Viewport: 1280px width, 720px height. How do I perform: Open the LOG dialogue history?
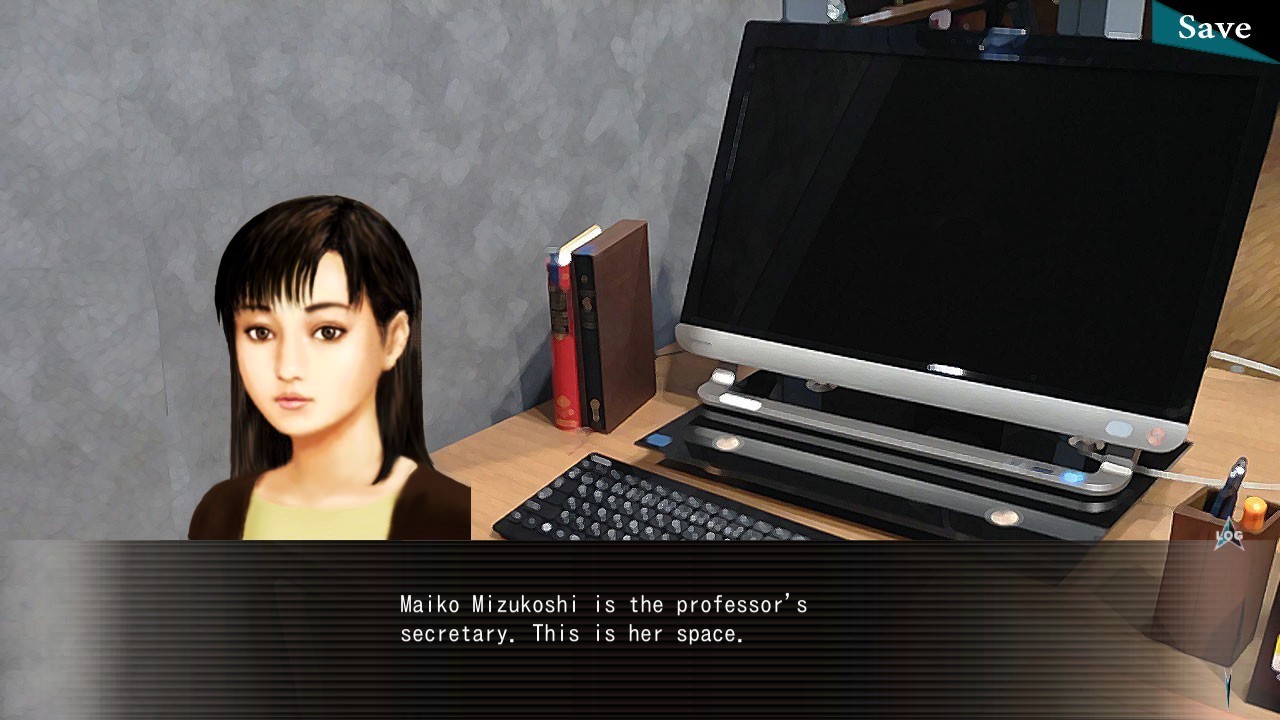tap(1229, 535)
